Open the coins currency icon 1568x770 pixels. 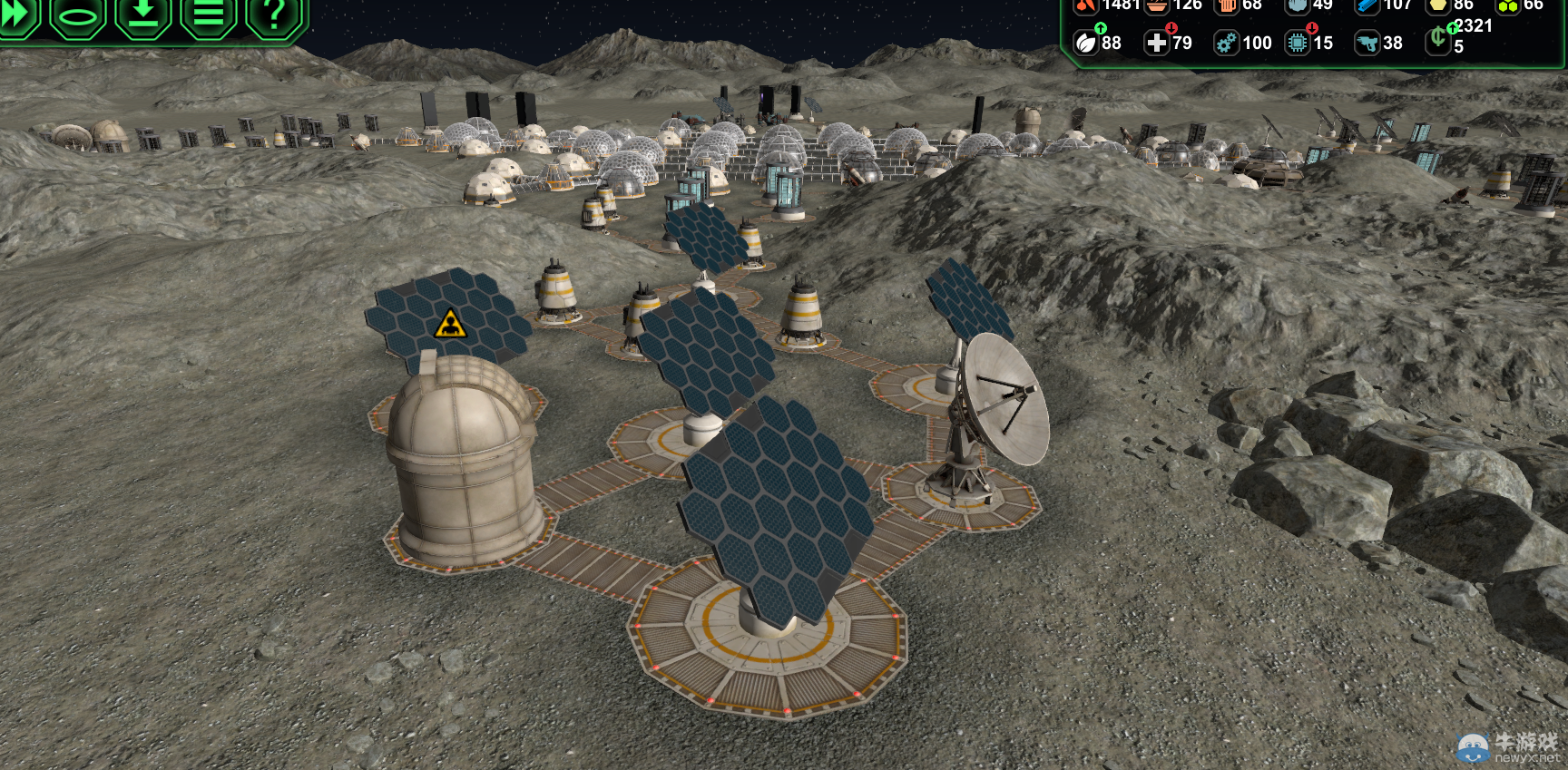1437,39
